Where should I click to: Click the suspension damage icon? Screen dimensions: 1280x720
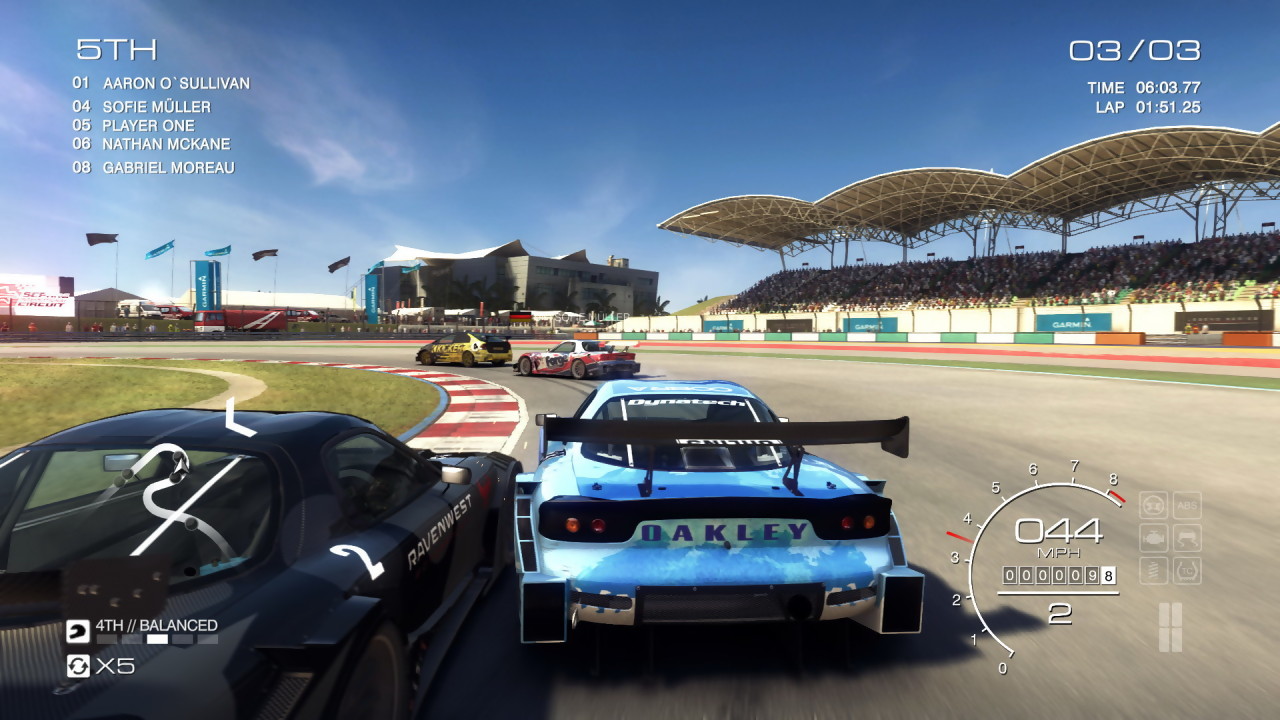[x=1153, y=570]
